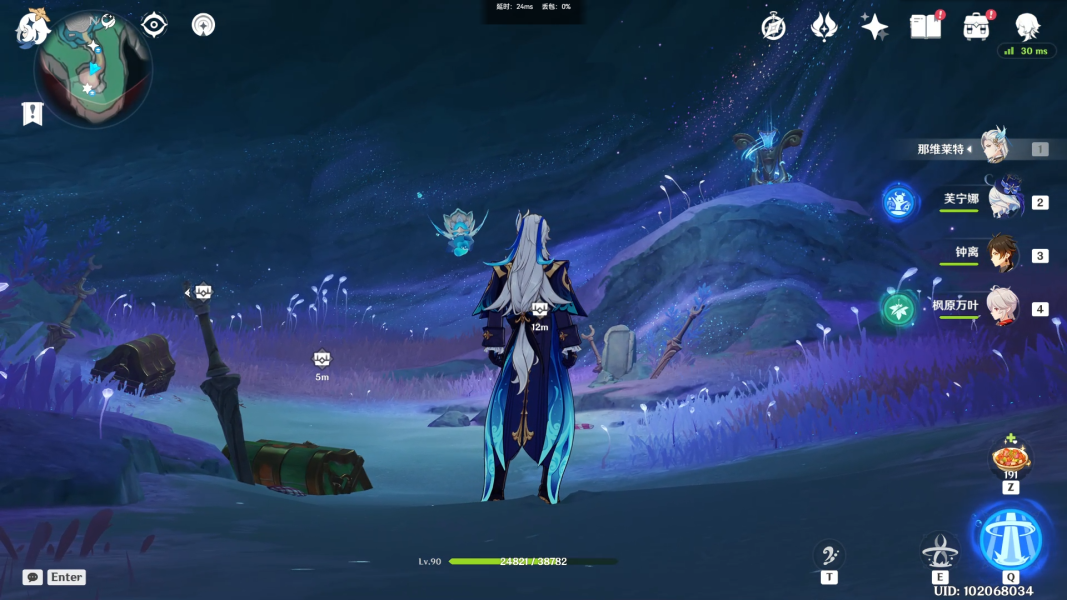
Task: Switch to party member 枫原万叶
Action: tap(1002, 307)
